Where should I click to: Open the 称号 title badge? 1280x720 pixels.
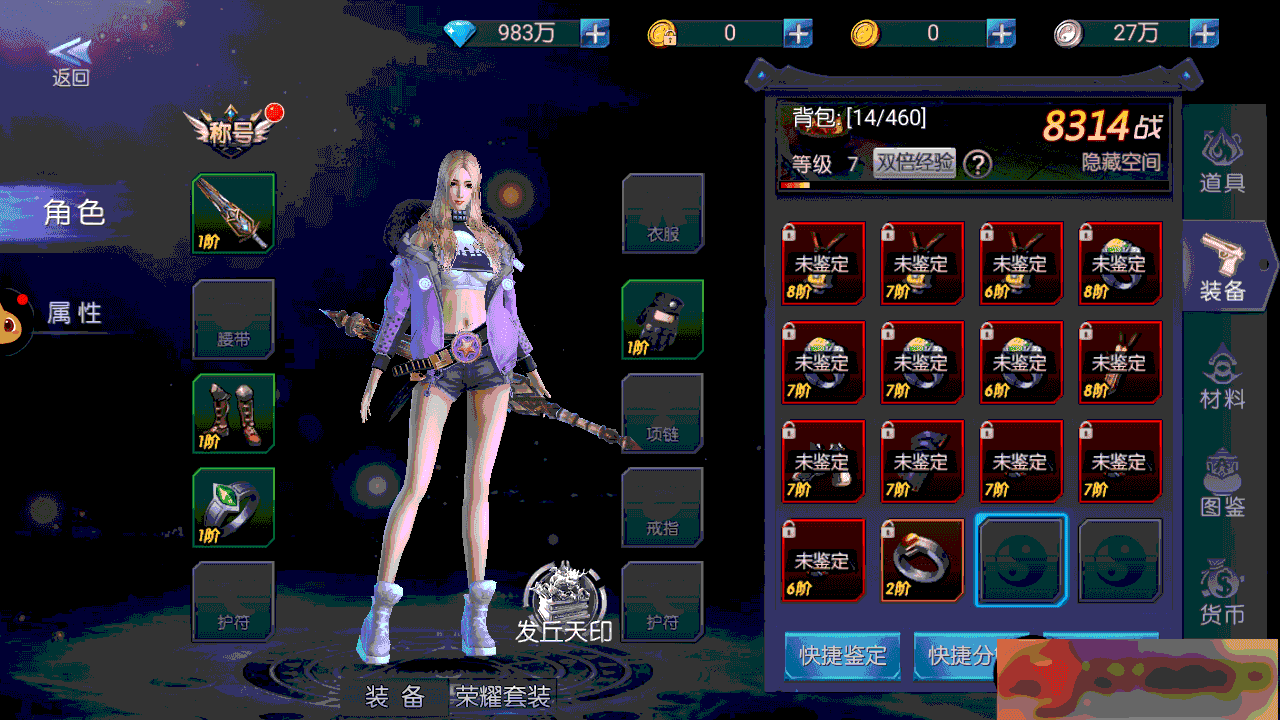click(x=232, y=127)
